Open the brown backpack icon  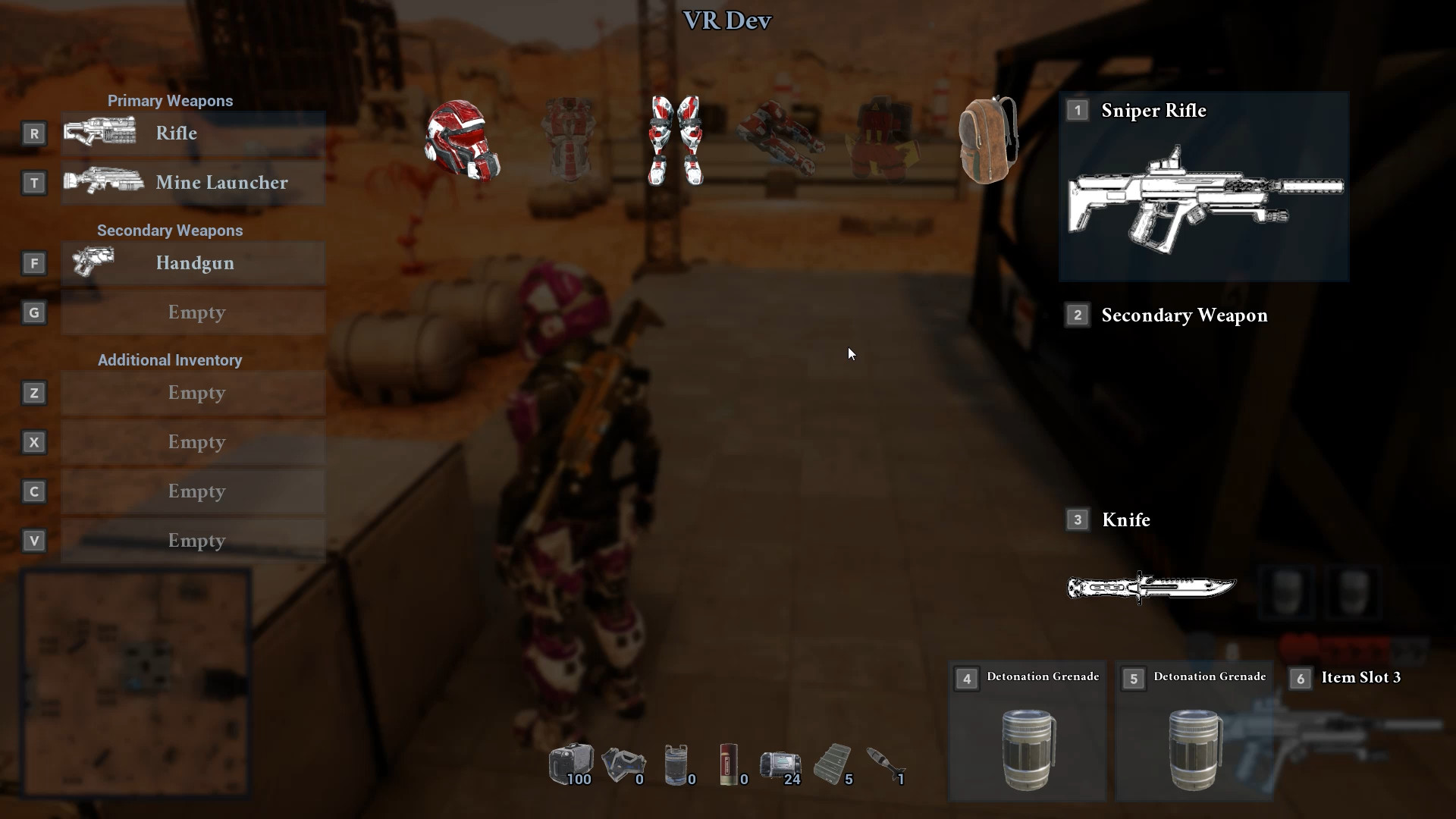tap(986, 140)
